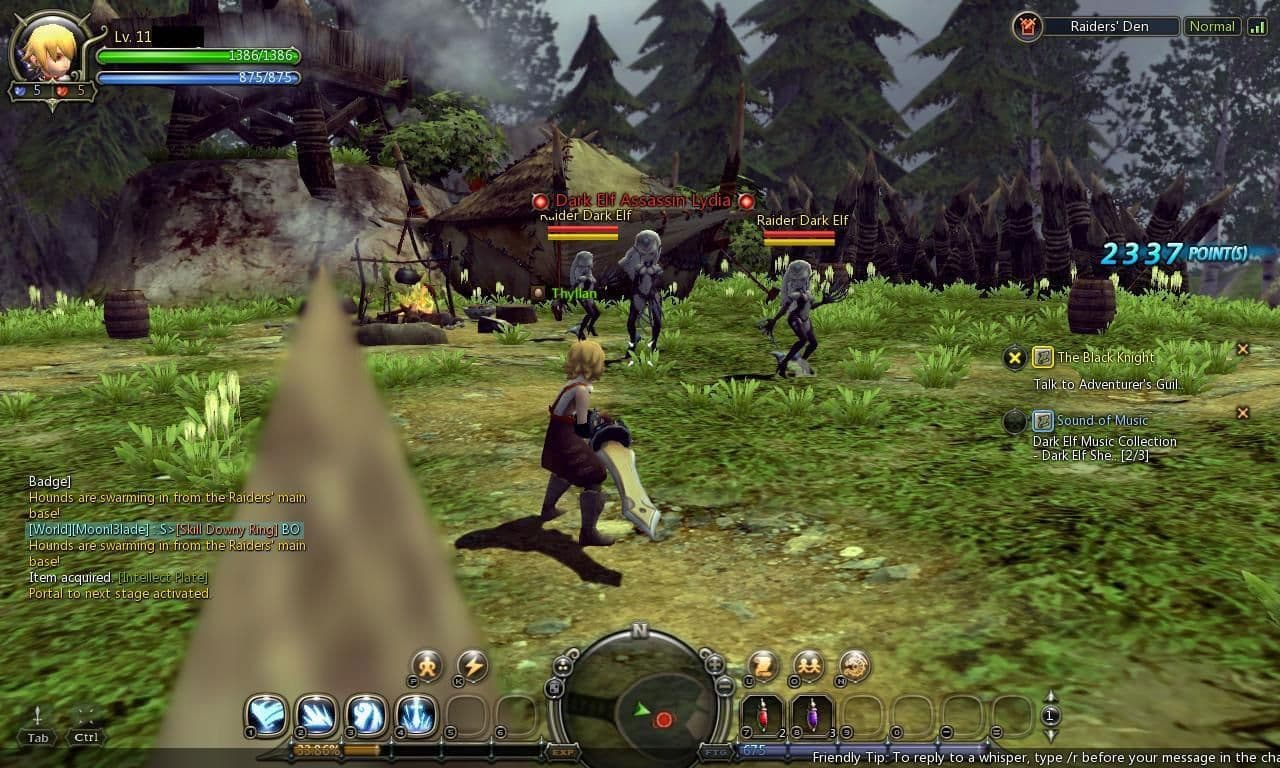Trigger the burst skill in slot 4
The width and height of the screenshot is (1280, 768).
point(416,715)
